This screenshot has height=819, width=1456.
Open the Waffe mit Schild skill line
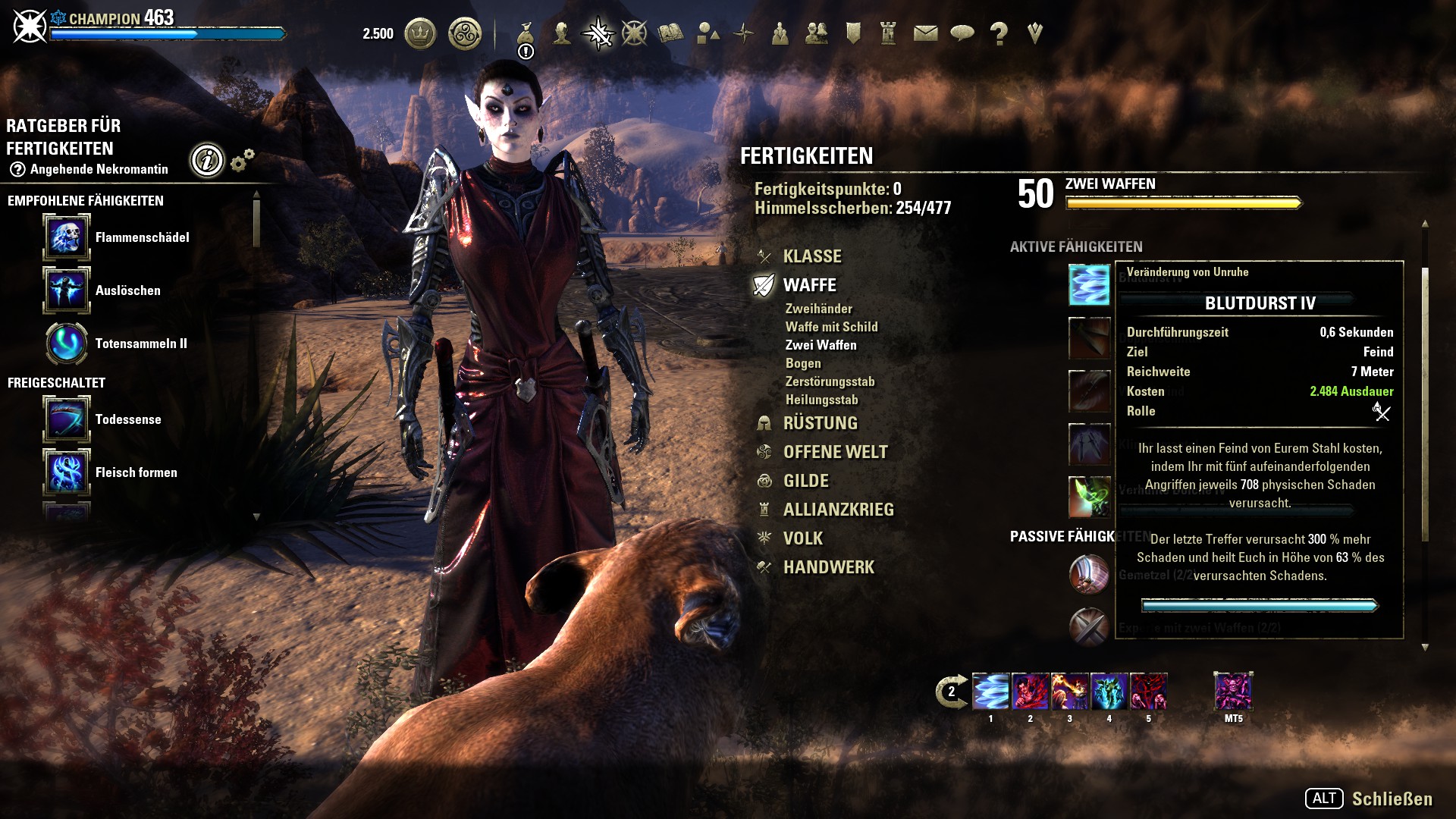[831, 327]
